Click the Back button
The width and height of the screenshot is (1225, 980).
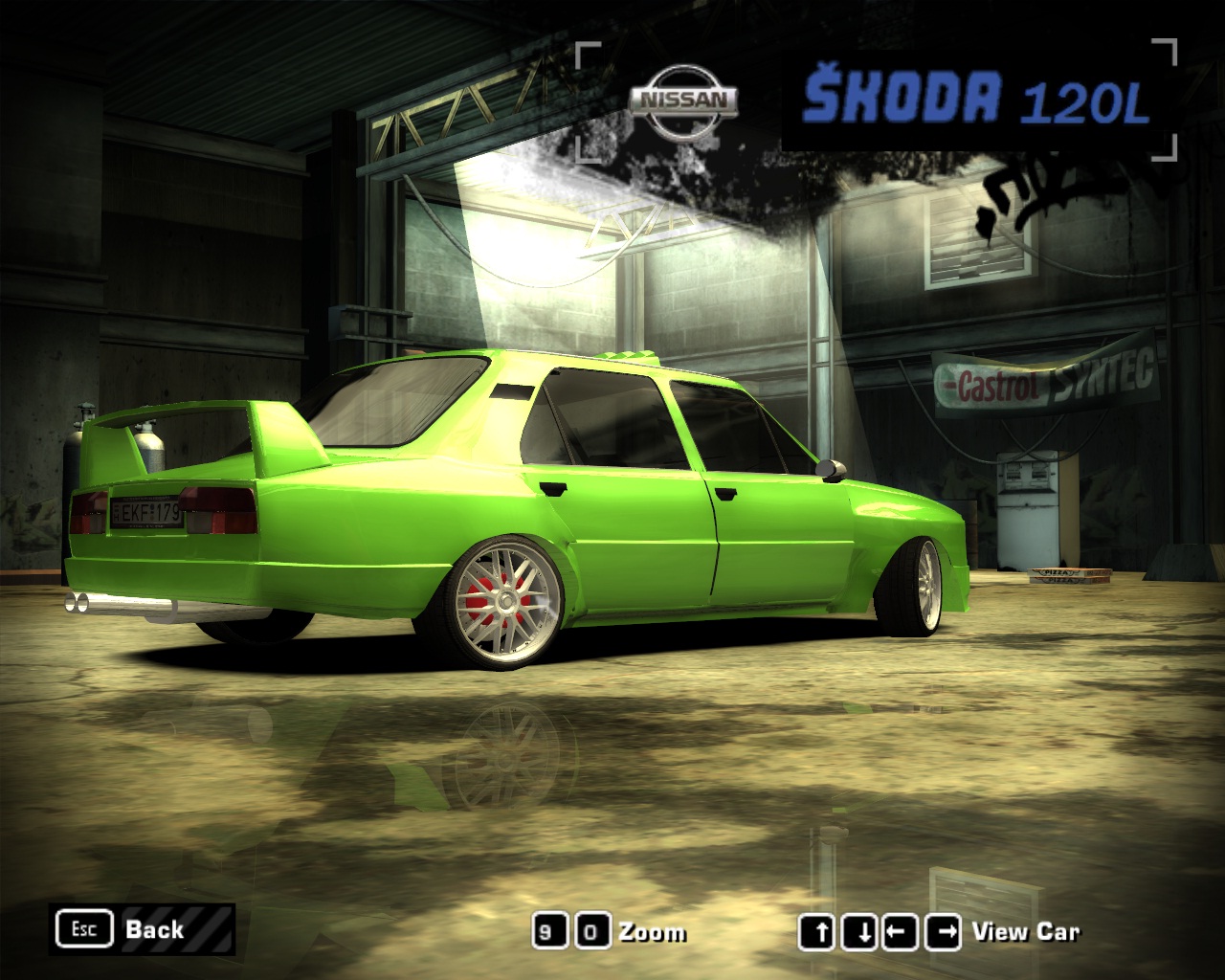coord(142,929)
